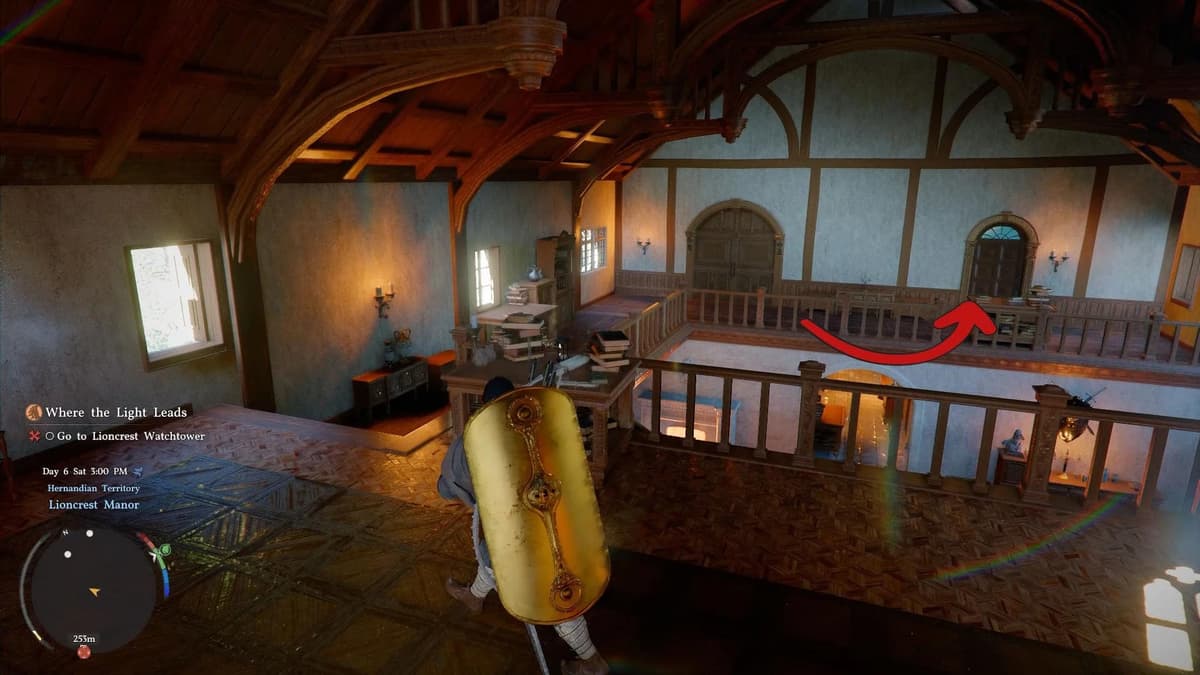Click the quest icon beside Where the Light Leads
The width and height of the screenshot is (1200, 675).
33,412
